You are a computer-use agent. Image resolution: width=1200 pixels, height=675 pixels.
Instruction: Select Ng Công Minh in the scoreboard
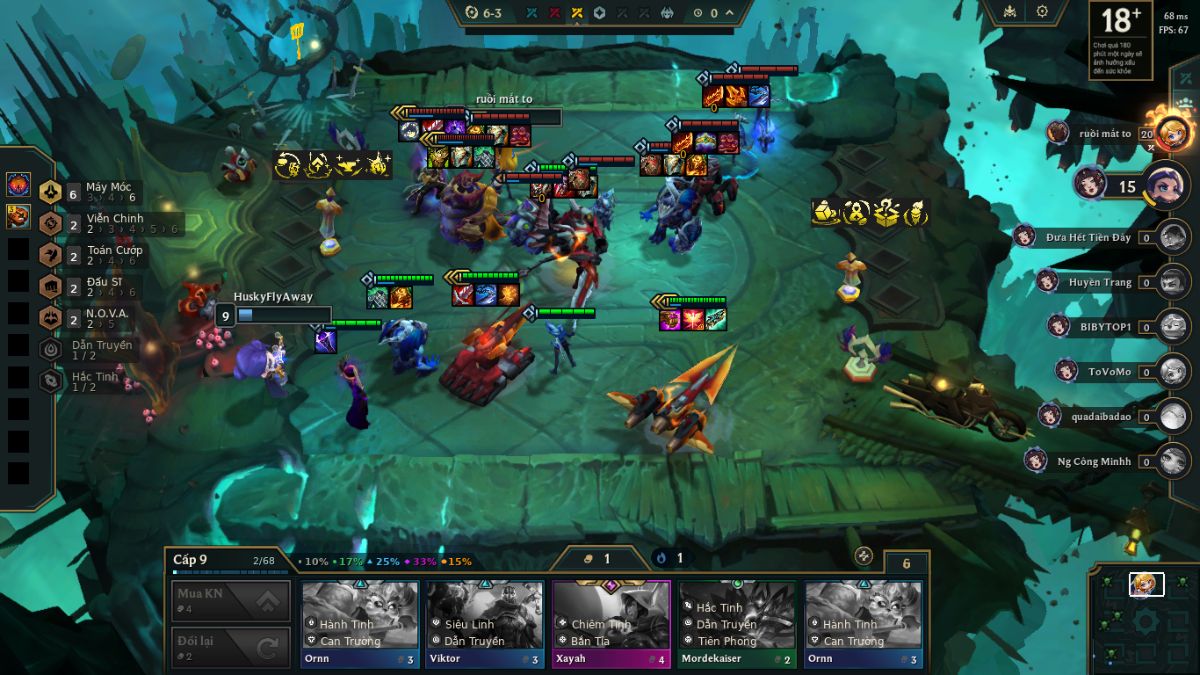point(1094,461)
